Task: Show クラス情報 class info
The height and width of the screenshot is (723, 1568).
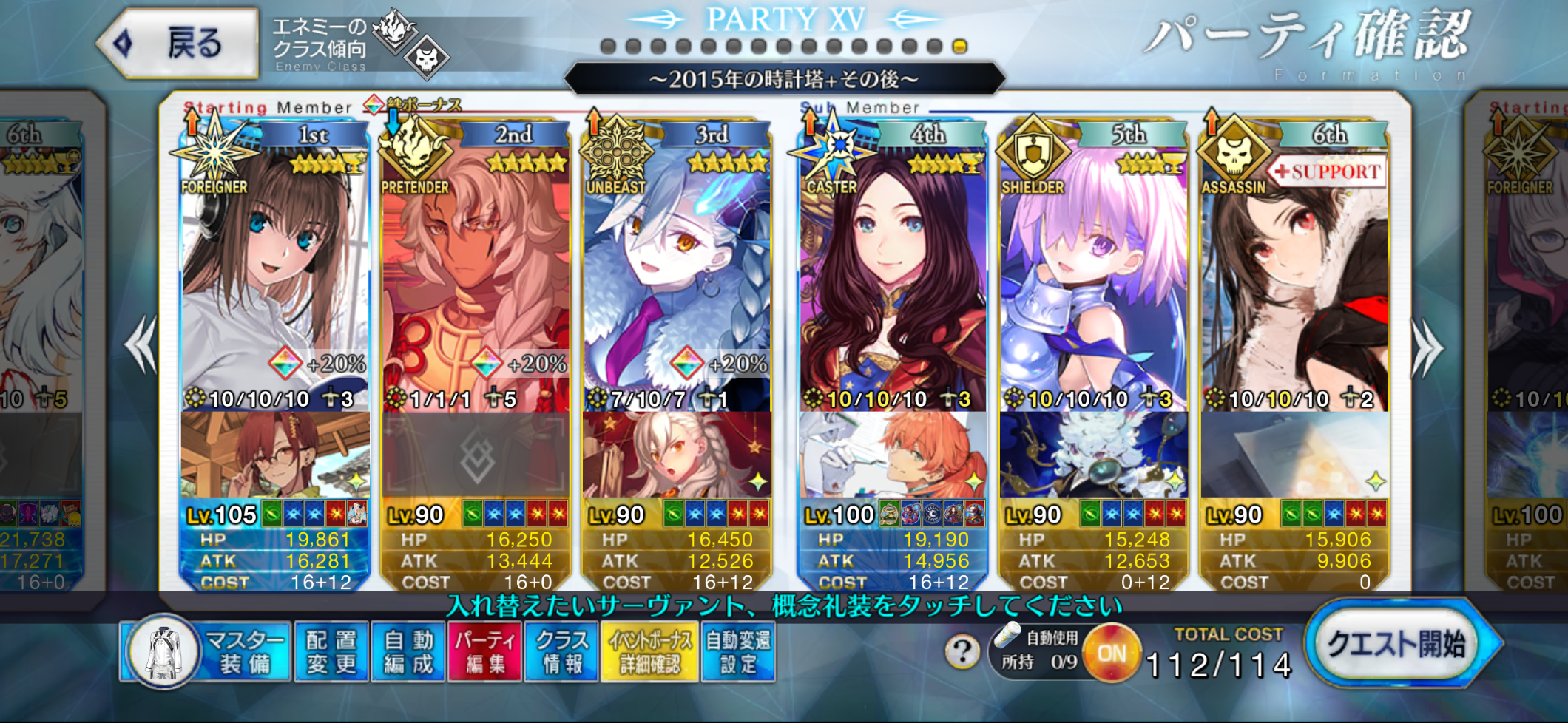Action: (x=562, y=652)
